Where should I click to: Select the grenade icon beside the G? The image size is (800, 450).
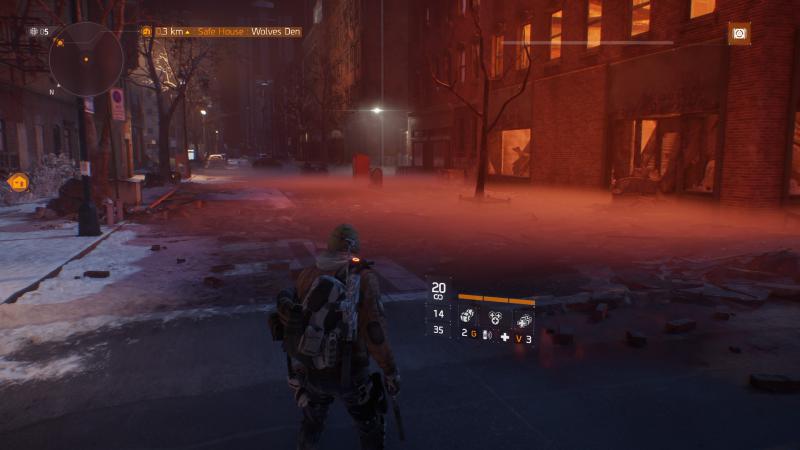pyautogui.click(x=484, y=335)
